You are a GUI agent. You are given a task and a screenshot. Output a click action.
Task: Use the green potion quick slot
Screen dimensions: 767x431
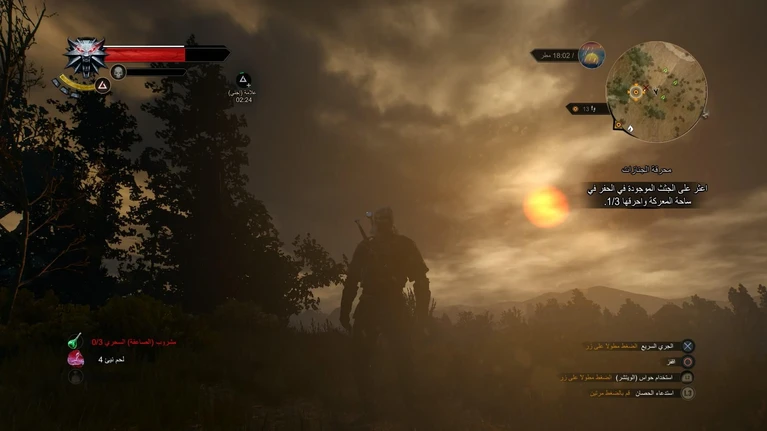[75, 341]
